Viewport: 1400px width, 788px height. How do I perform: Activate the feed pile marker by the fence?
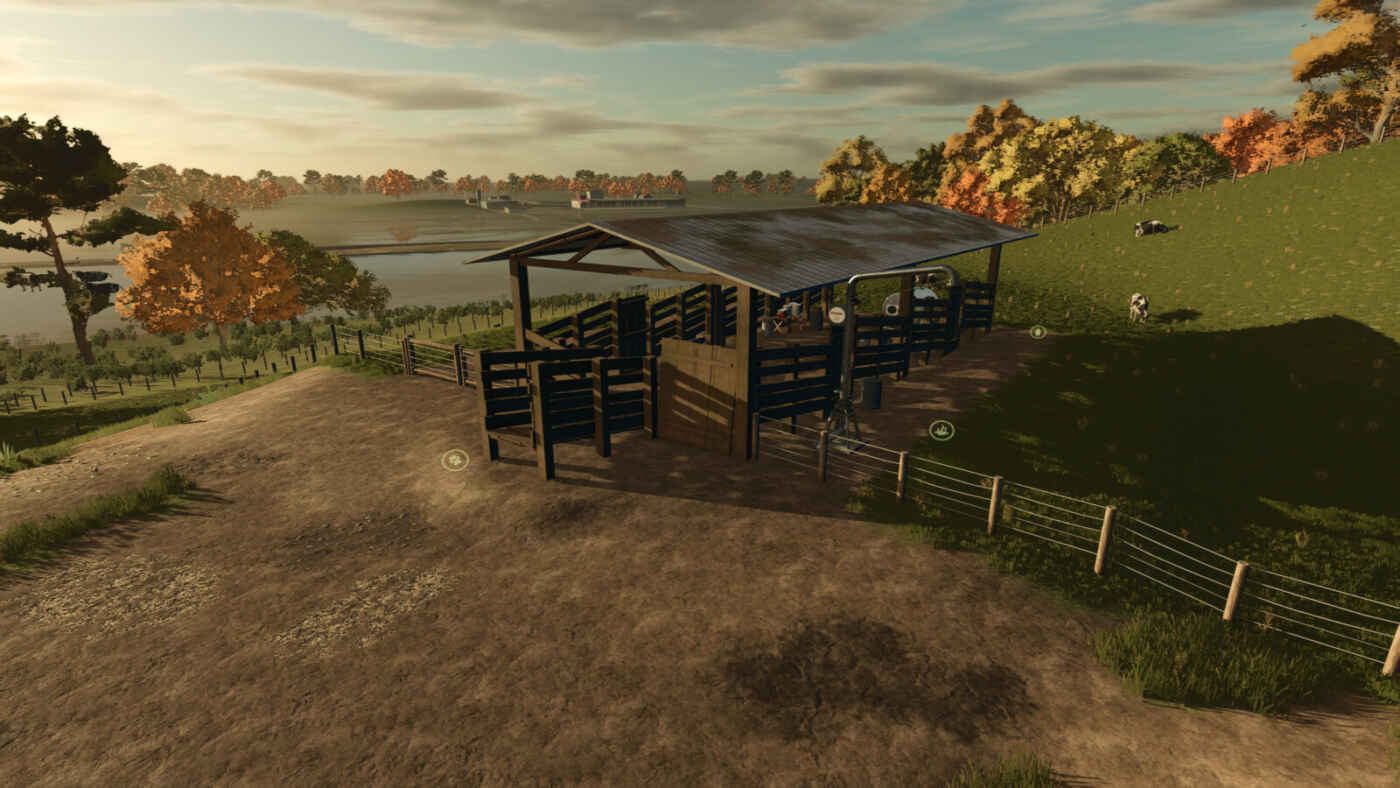[x=941, y=430]
